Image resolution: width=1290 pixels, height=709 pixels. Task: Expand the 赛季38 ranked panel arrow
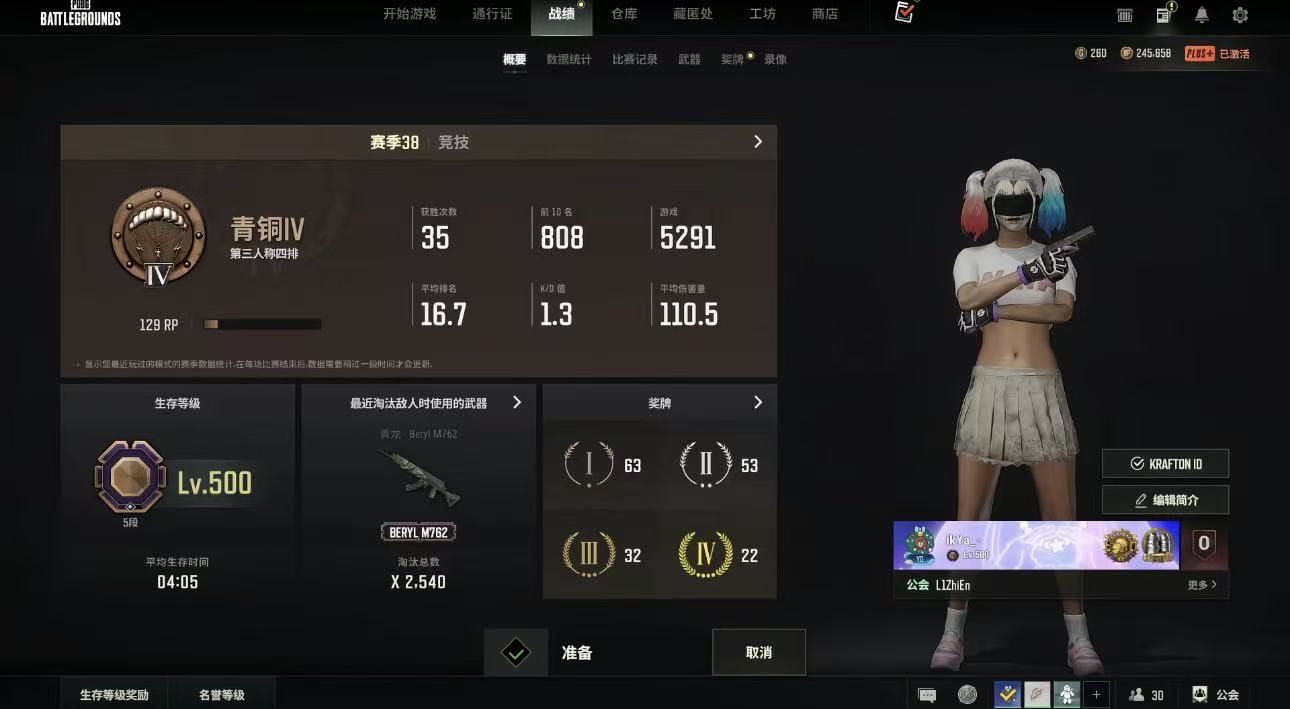tap(758, 142)
